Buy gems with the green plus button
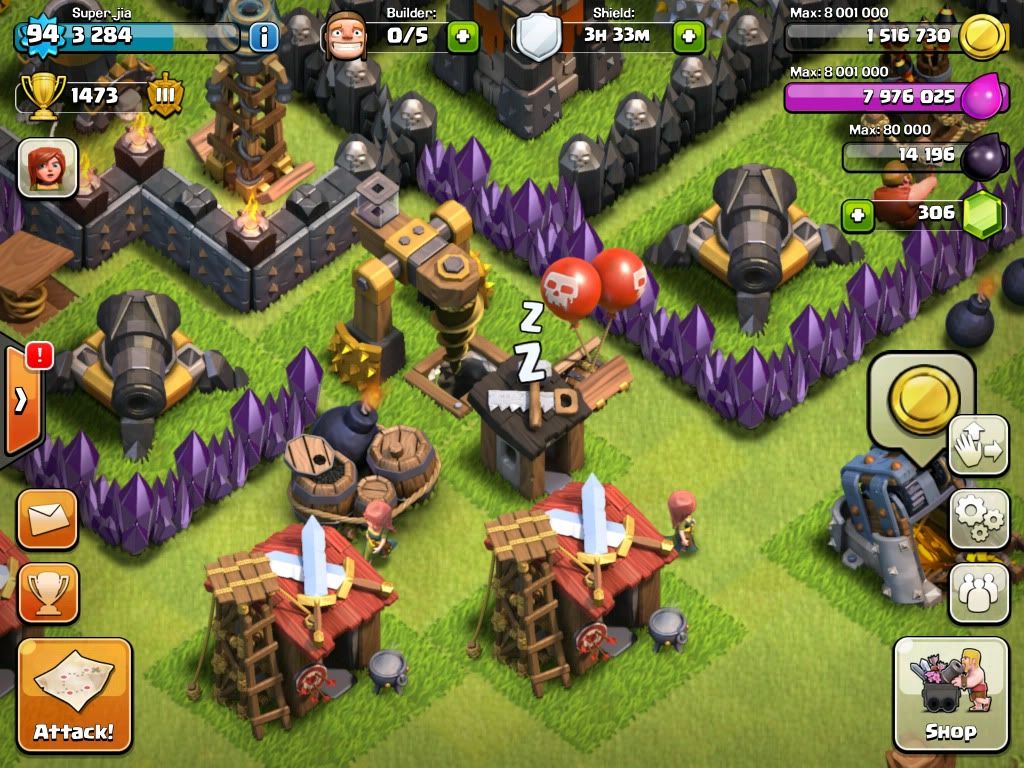 tap(857, 214)
